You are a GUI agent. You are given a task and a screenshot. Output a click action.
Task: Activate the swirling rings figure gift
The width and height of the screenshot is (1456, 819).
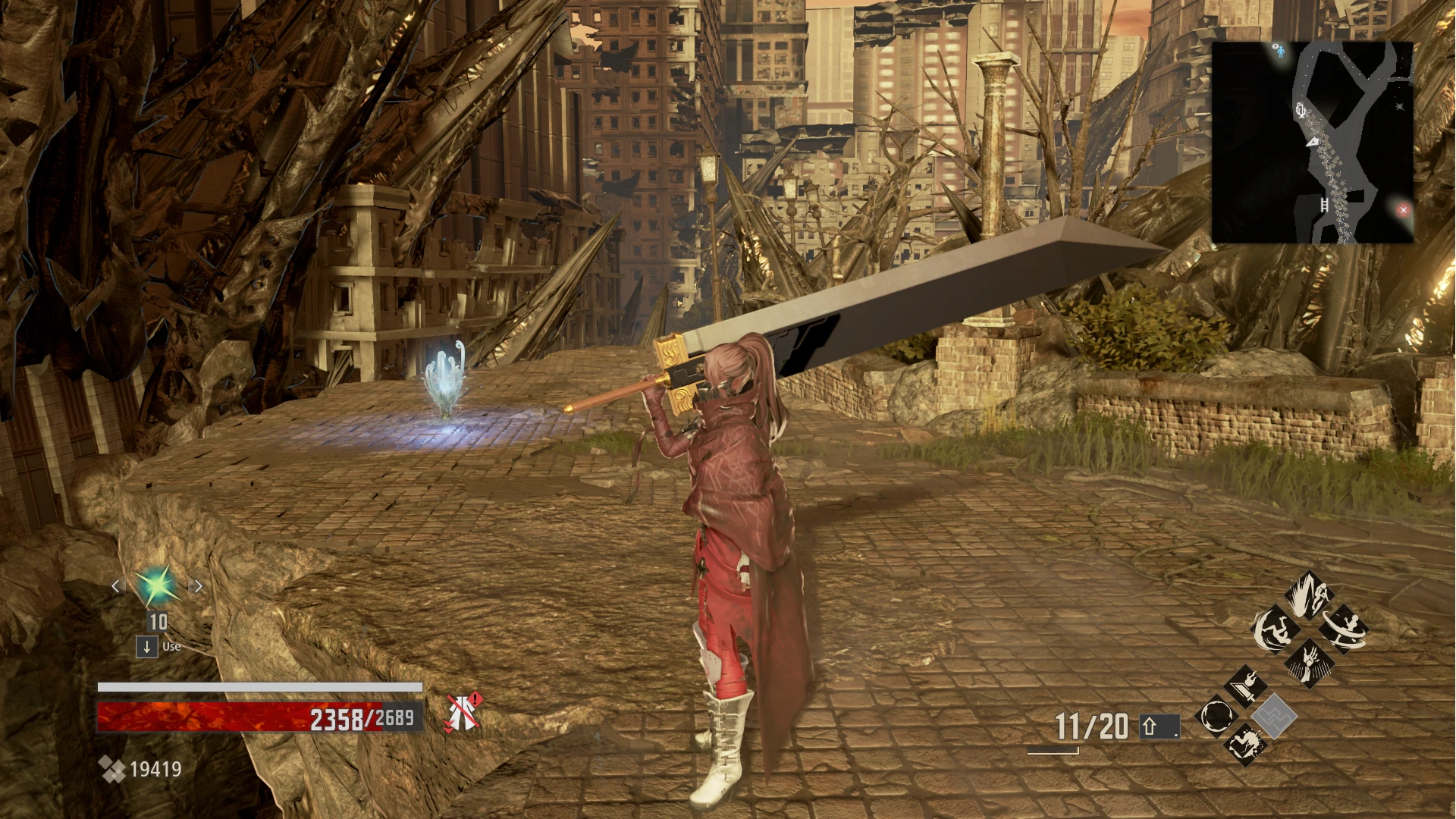1345,630
